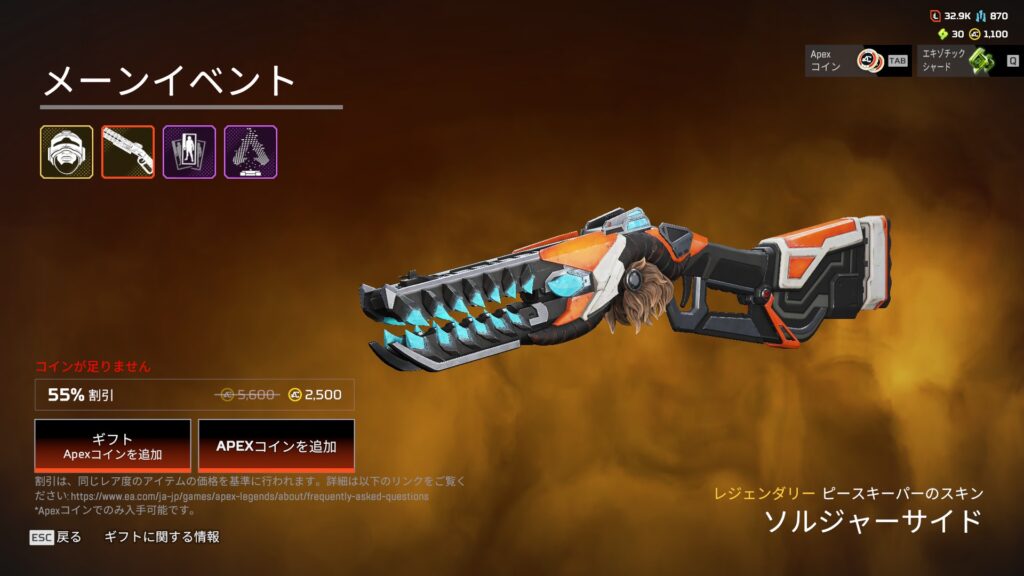The height and width of the screenshot is (576, 1024).
Task: Choose the purple card pack thumbnail
Action: (x=189, y=152)
